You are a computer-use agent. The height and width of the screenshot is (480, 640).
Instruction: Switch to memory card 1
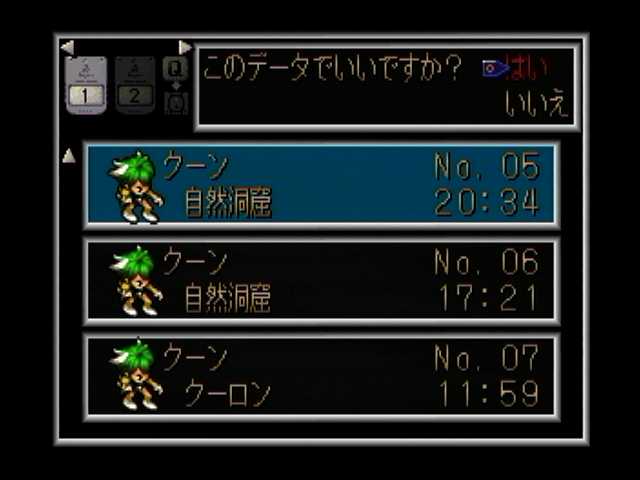(86, 86)
